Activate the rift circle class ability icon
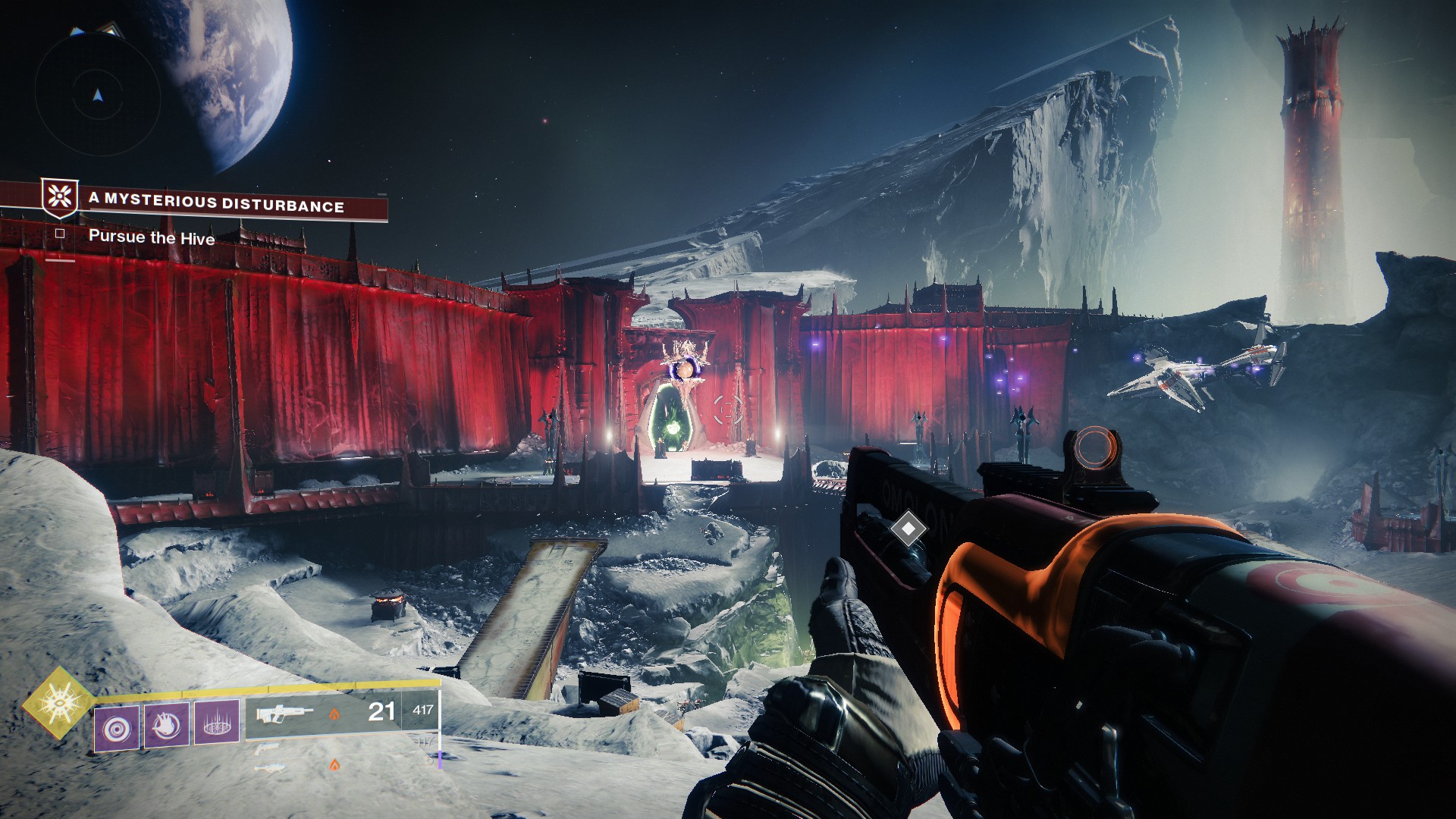This screenshot has width=1456, height=819. [x=217, y=723]
